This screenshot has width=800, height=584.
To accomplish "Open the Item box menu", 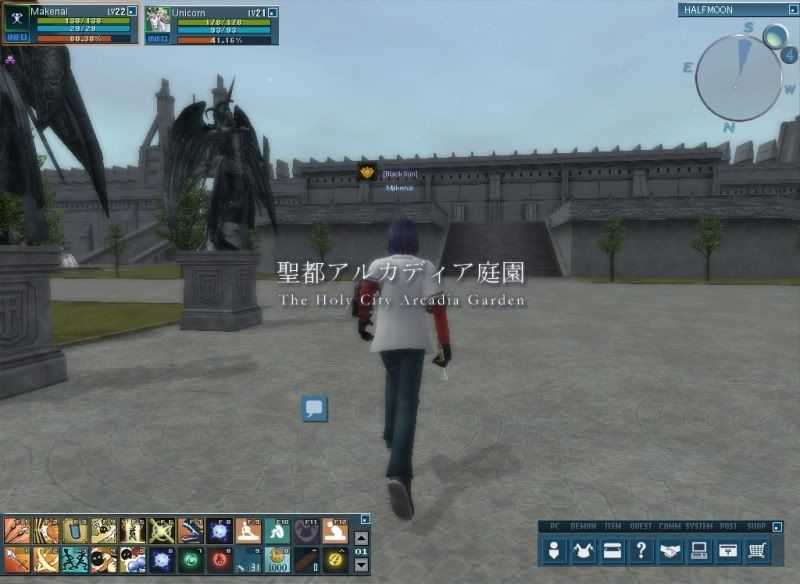I will pyautogui.click(x=613, y=550).
